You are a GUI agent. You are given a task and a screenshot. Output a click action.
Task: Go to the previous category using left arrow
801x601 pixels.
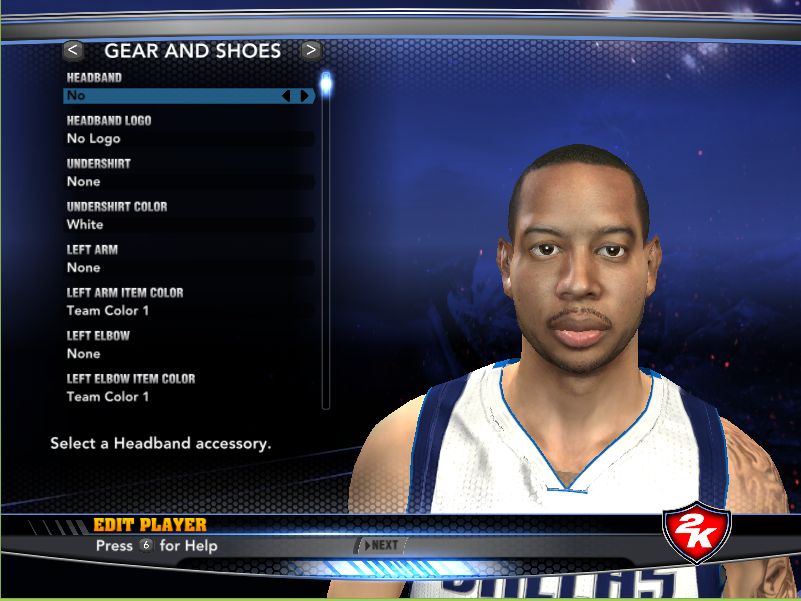tap(73, 50)
